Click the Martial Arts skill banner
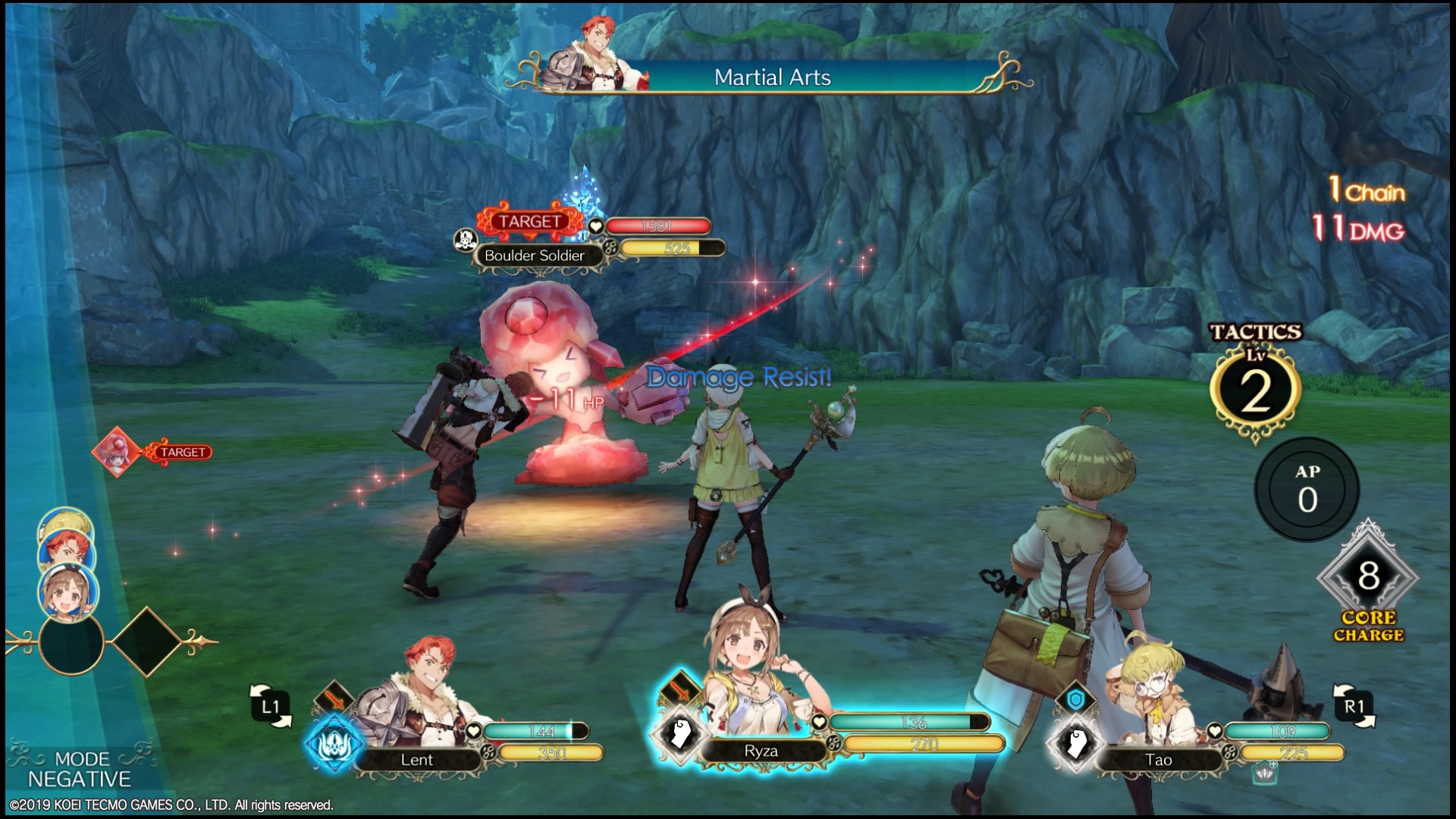 (x=772, y=77)
